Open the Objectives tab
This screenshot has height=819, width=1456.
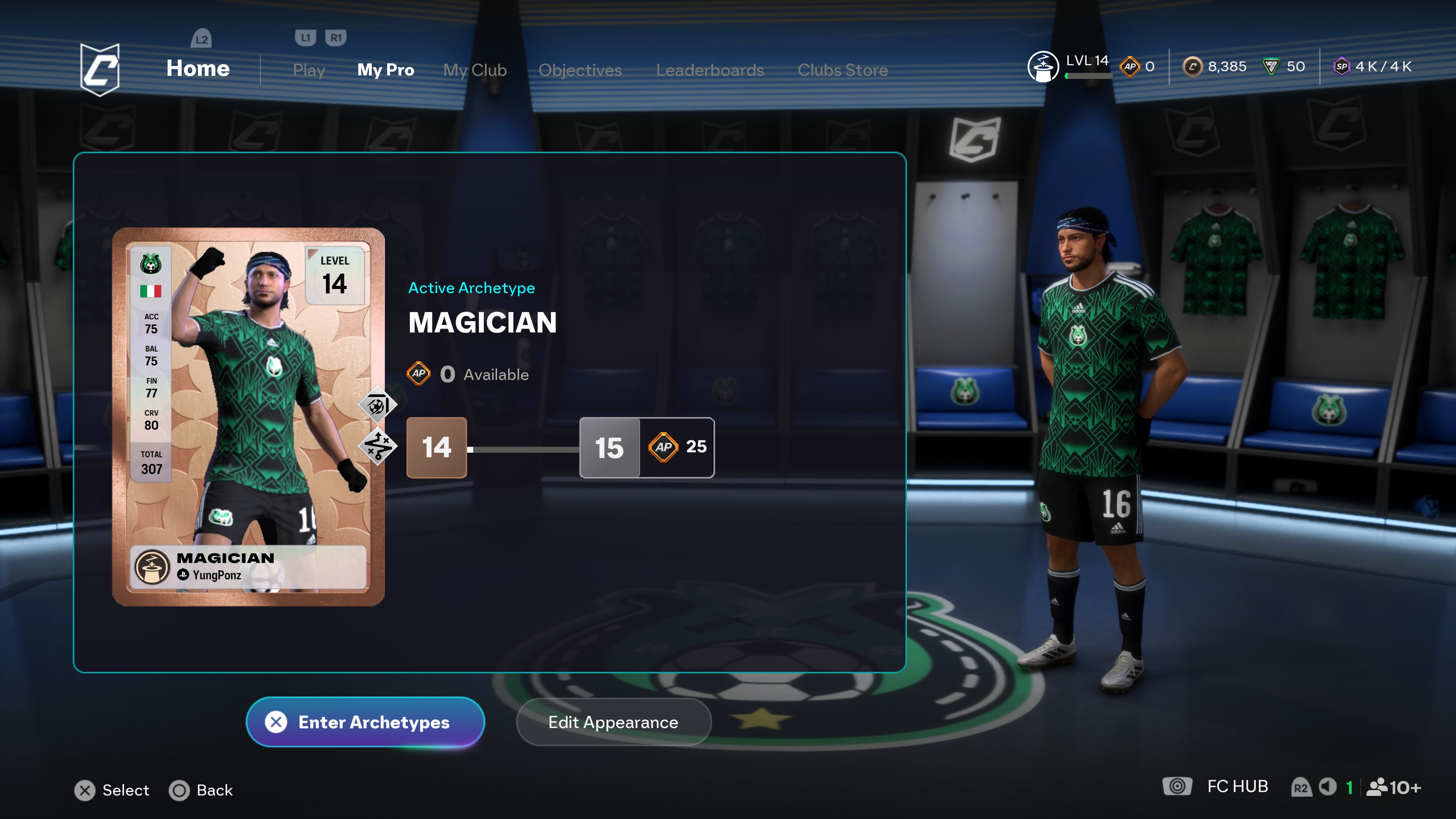click(x=580, y=70)
